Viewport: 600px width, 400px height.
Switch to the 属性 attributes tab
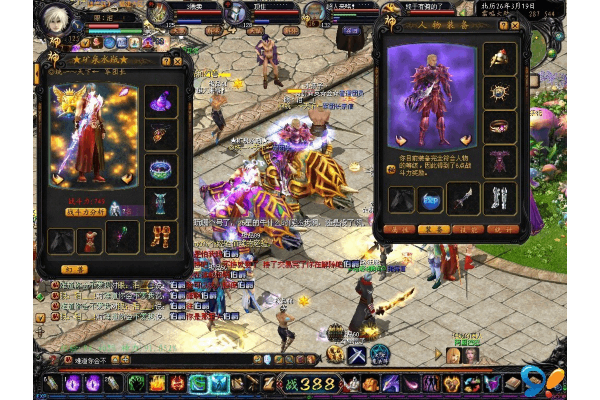[400, 229]
